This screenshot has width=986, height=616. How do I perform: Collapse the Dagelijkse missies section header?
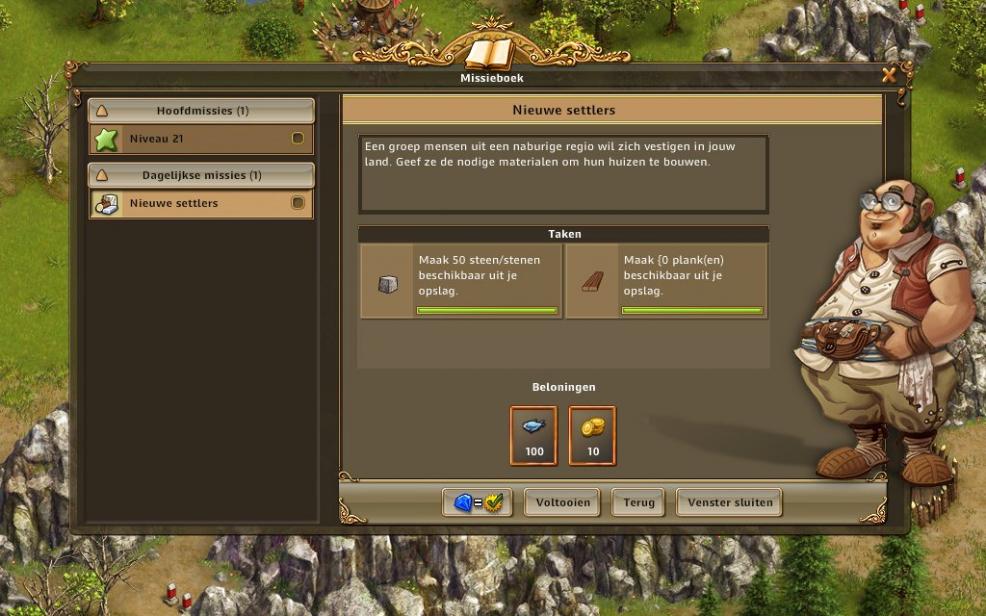(x=201, y=175)
